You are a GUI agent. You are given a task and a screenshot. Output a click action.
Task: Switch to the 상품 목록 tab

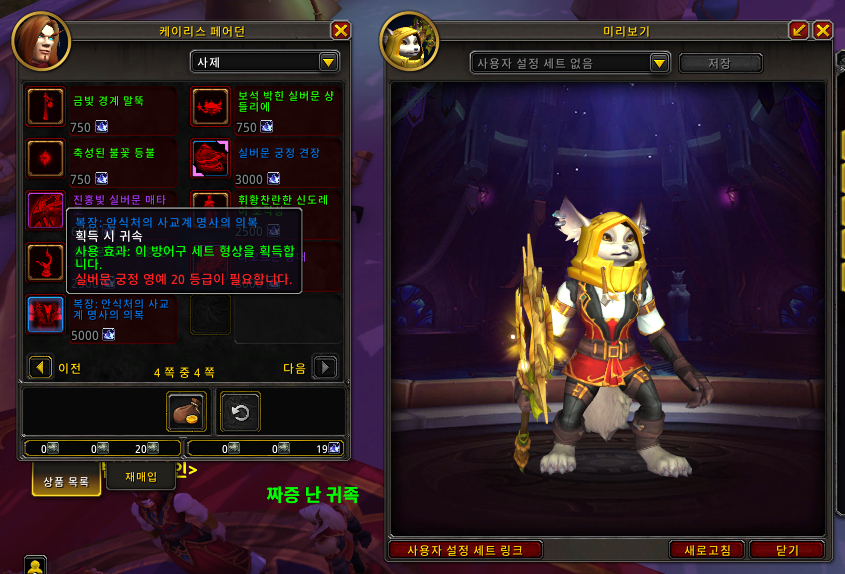click(x=66, y=481)
